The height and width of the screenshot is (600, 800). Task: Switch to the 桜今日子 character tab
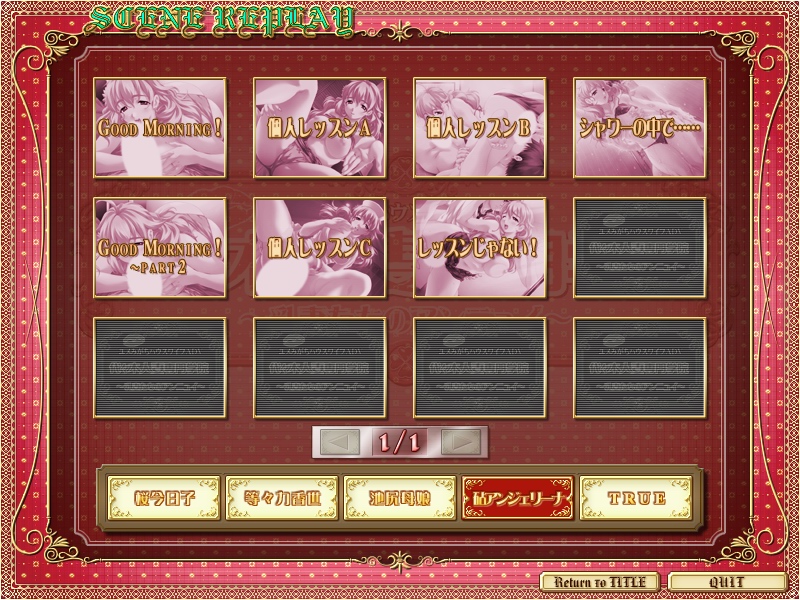click(x=162, y=497)
